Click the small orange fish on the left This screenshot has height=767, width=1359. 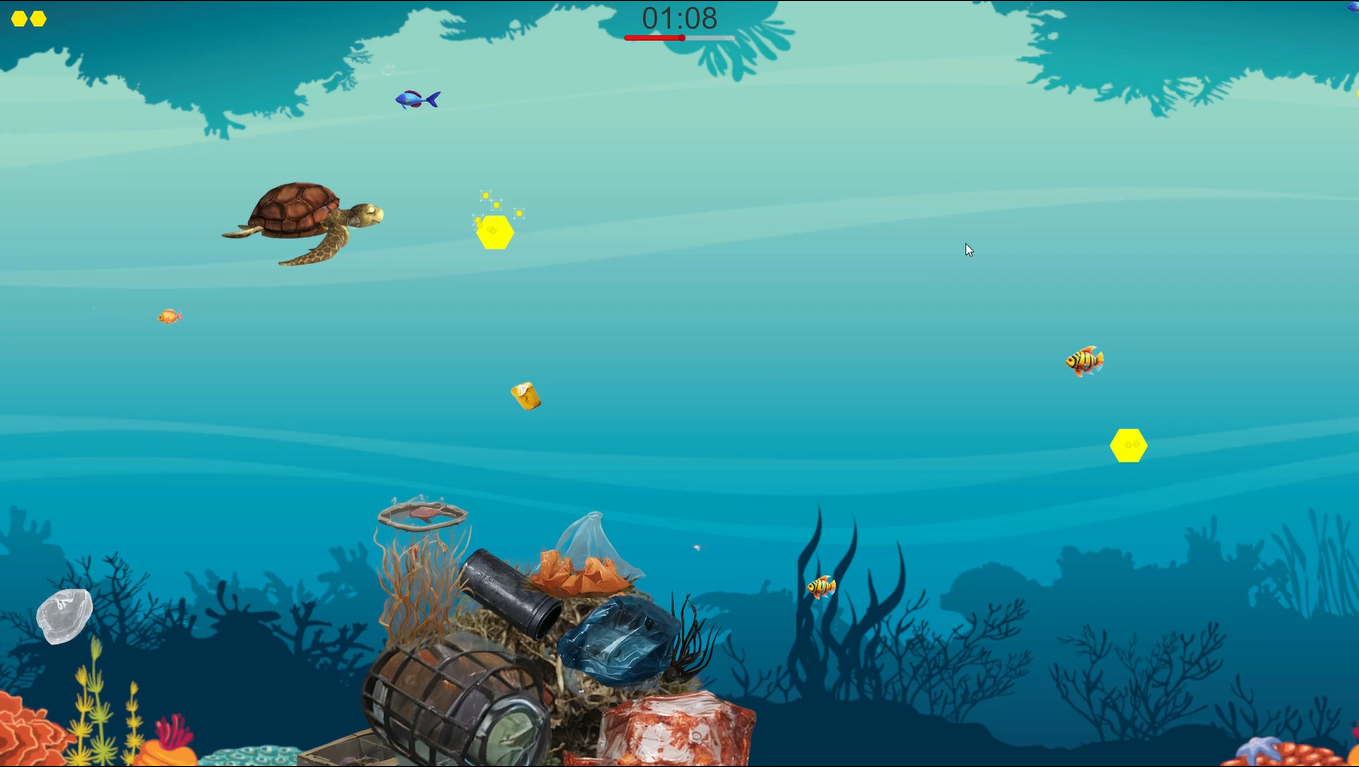coord(167,316)
